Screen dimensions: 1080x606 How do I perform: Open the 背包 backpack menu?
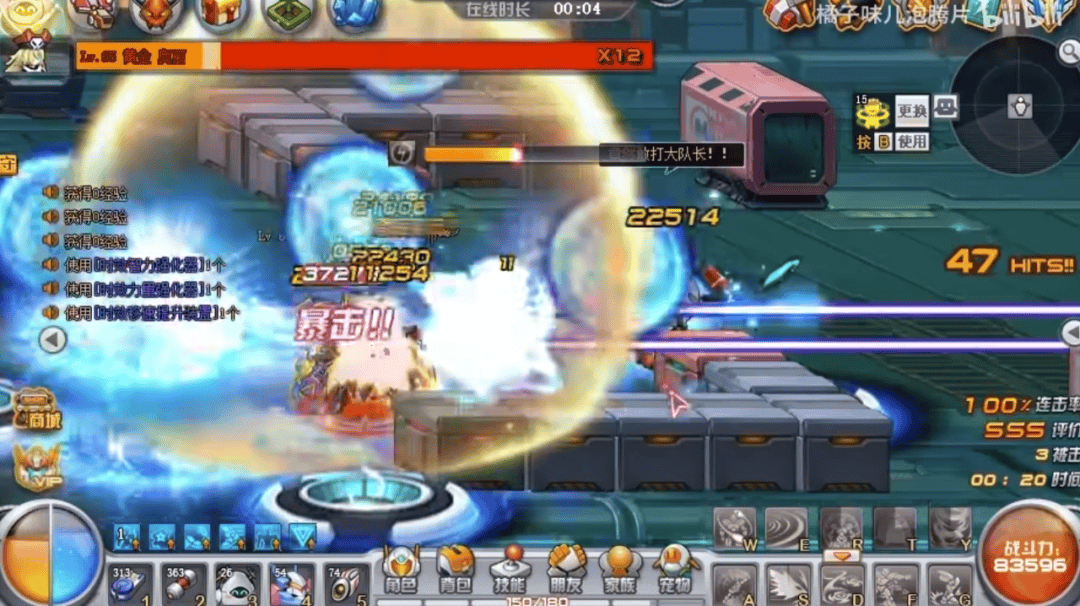tap(455, 571)
